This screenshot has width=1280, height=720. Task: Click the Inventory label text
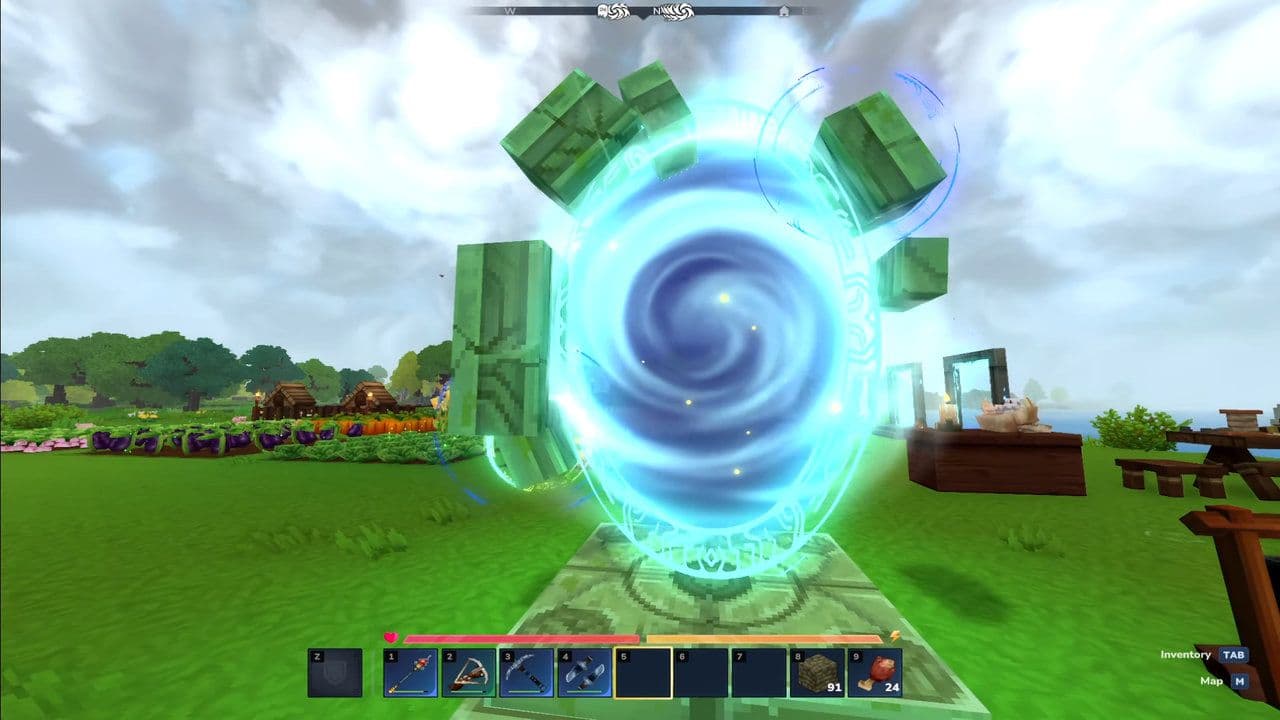pos(1185,654)
